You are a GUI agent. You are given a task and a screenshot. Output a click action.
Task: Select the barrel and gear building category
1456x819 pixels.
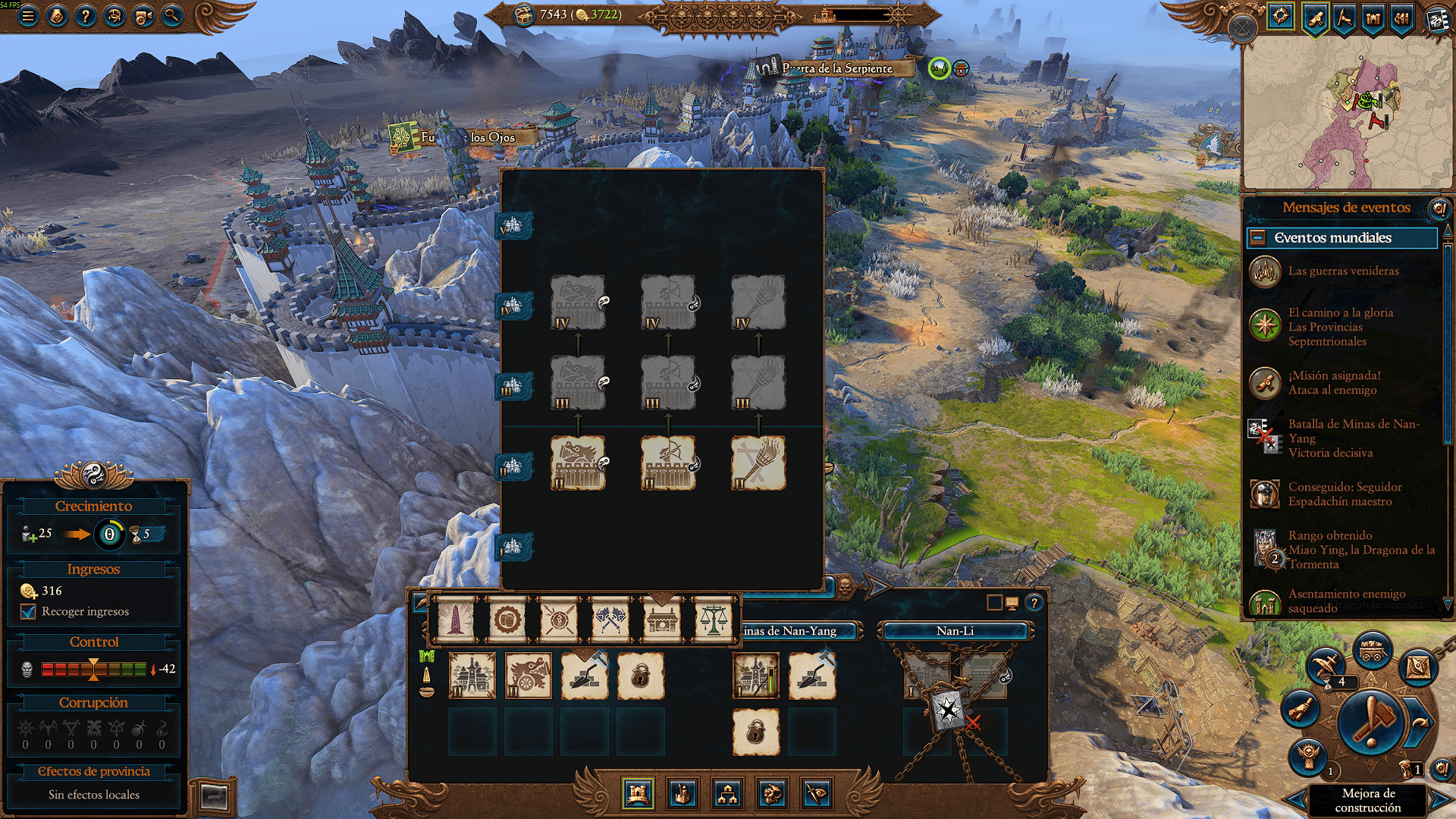[507, 620]
